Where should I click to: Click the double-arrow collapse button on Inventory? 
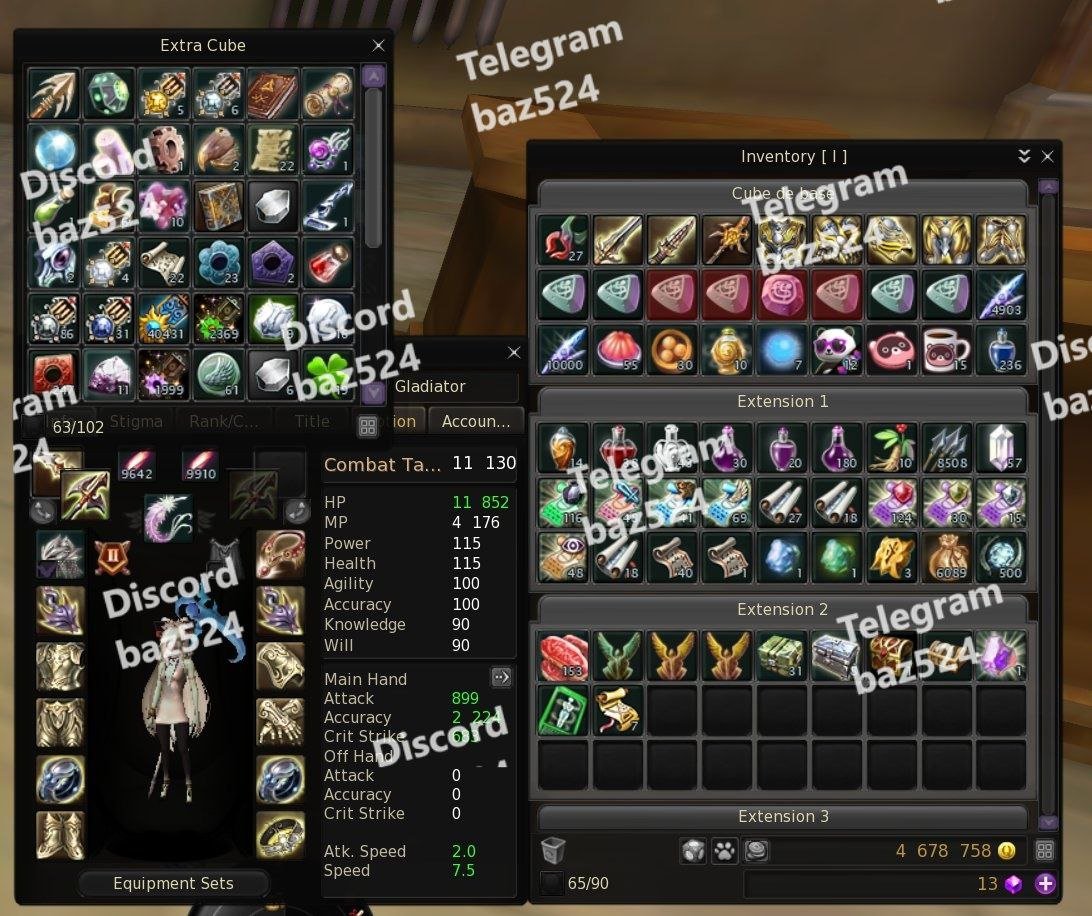tap(1024, 157)
